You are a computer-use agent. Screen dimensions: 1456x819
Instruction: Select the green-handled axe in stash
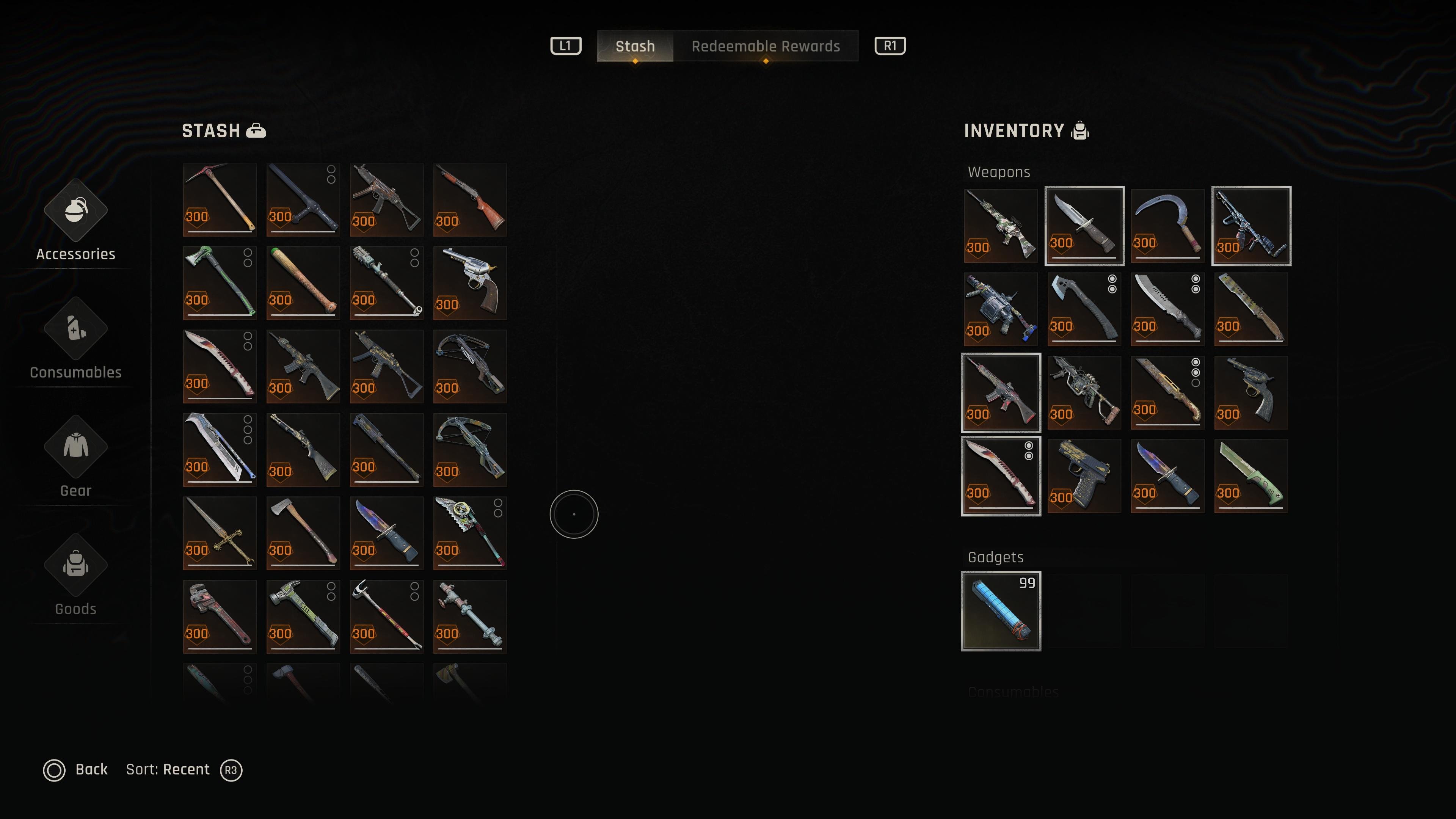(219, 282)
